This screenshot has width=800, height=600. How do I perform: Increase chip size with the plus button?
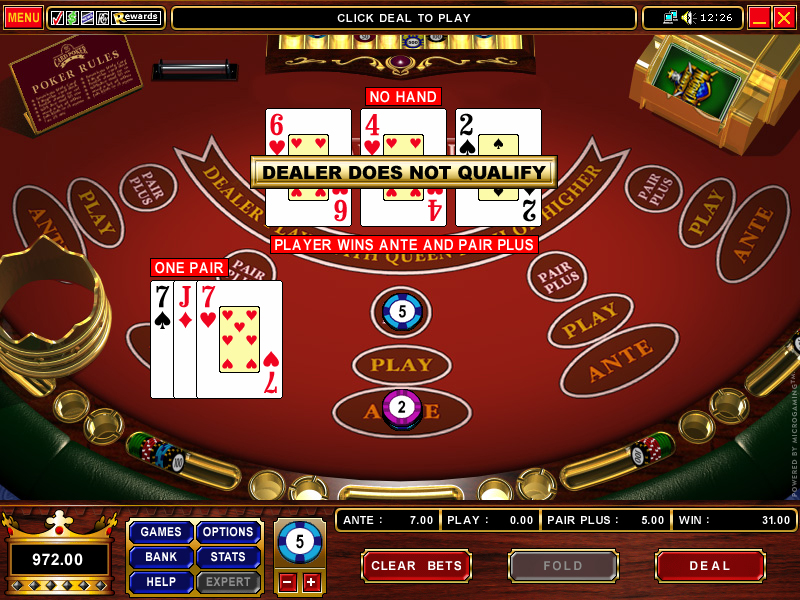311,582
